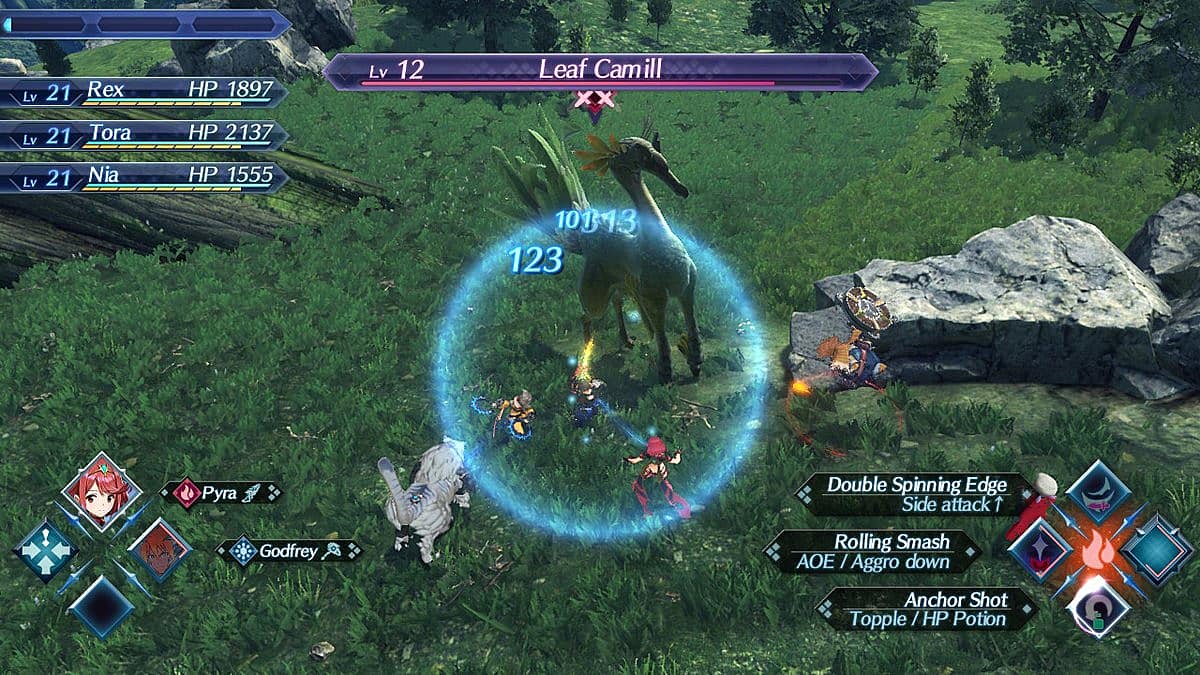Trigger the Anchor Shot art icon
The height and width of the screenshot is (675, 1200).
coord(1098,607)
